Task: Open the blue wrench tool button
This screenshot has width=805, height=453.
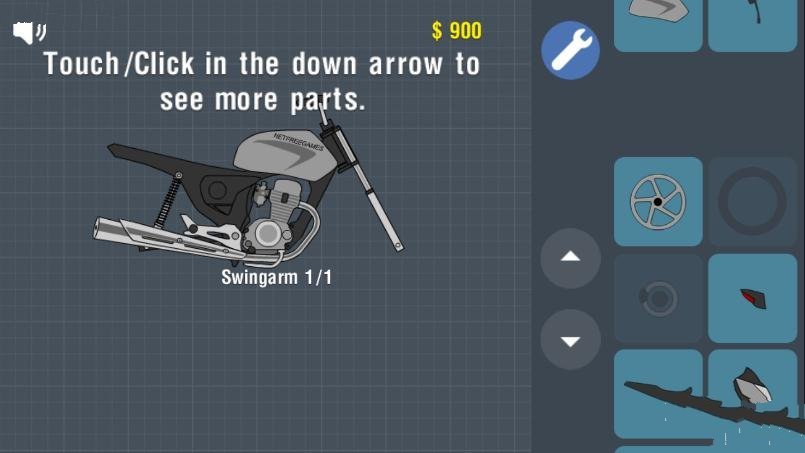Action: pos(571,52)
